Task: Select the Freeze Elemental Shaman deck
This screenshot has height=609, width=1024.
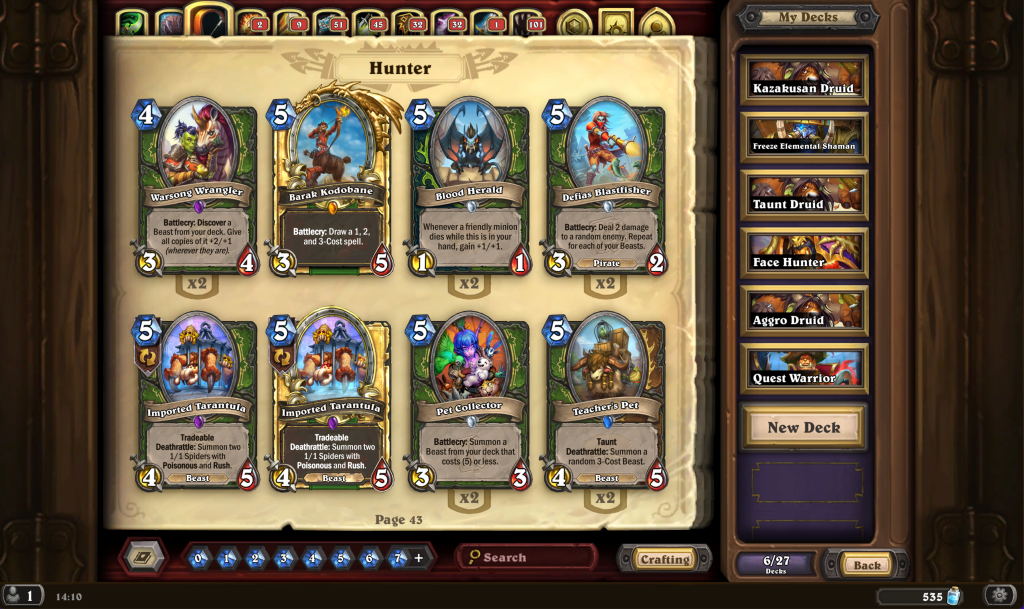Action: pyautogui.click(x=804, y=138)
